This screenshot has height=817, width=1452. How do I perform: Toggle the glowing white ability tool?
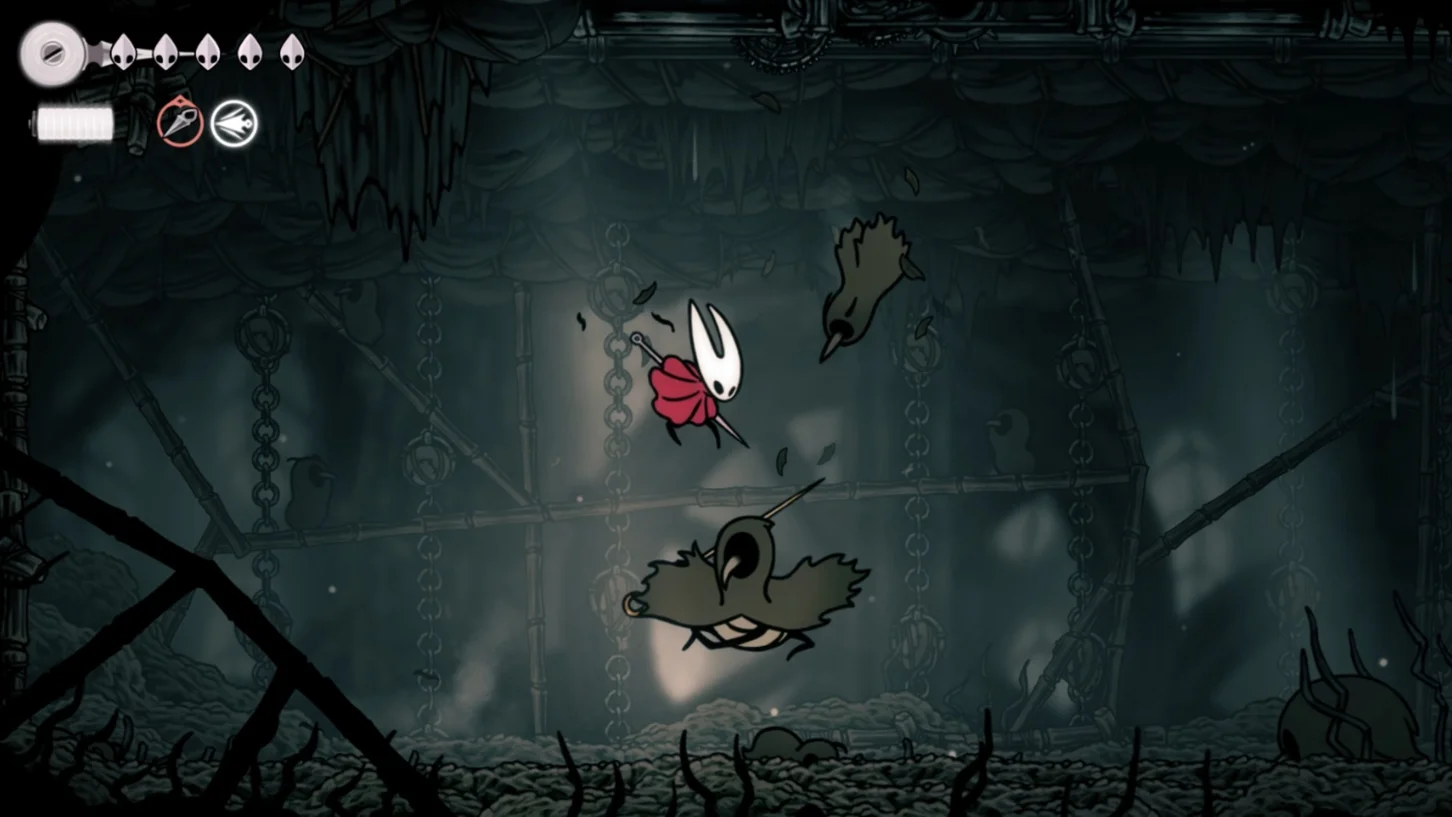236,123
